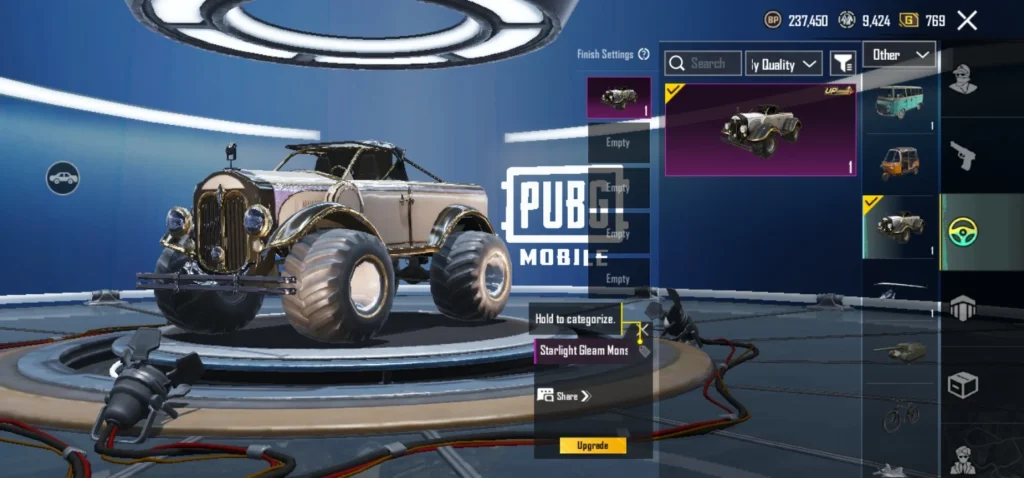
Task: Switch to the pistol weapons tab
Action: point(963,155)
